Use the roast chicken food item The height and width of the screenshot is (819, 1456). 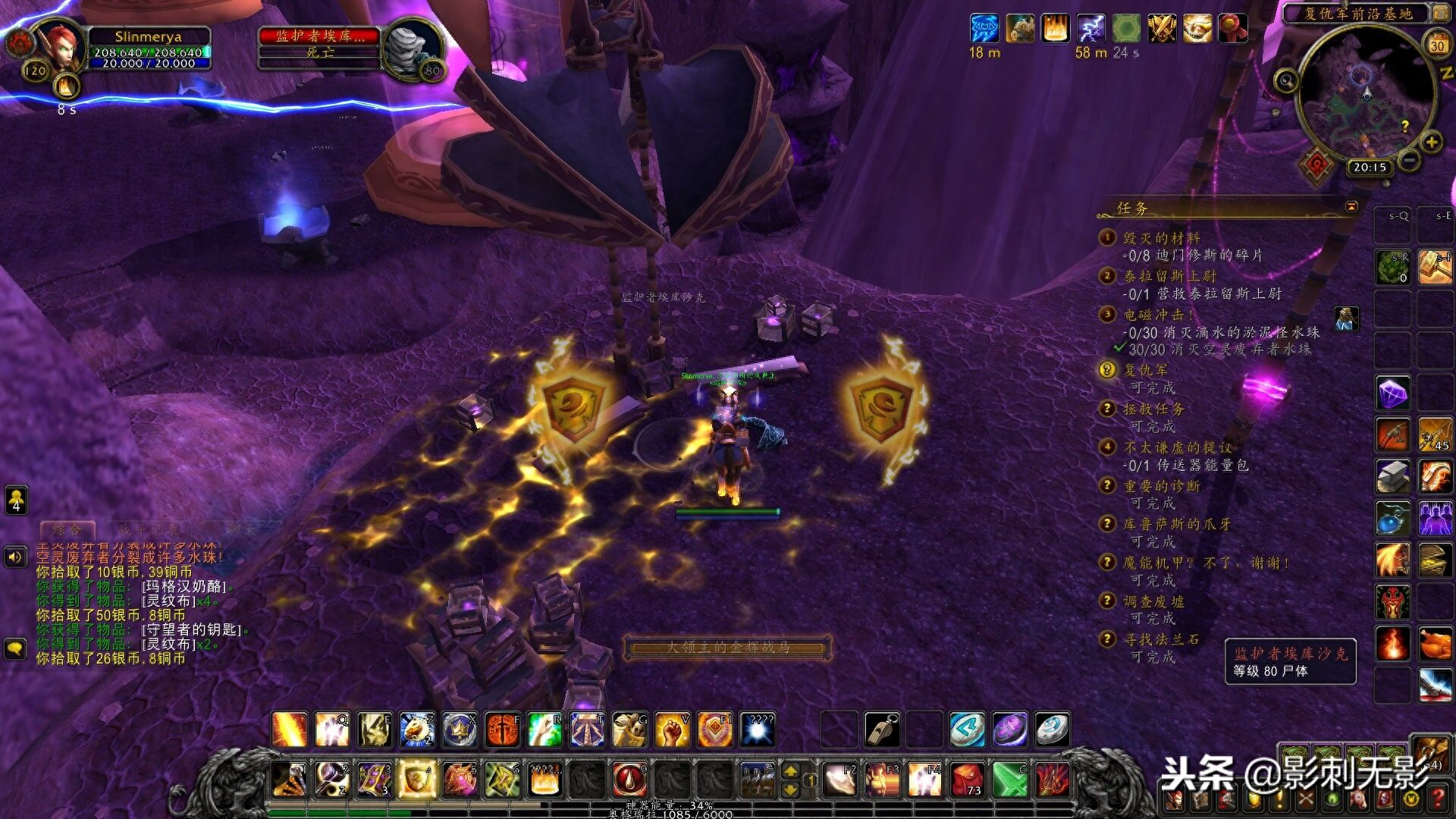1435,644
